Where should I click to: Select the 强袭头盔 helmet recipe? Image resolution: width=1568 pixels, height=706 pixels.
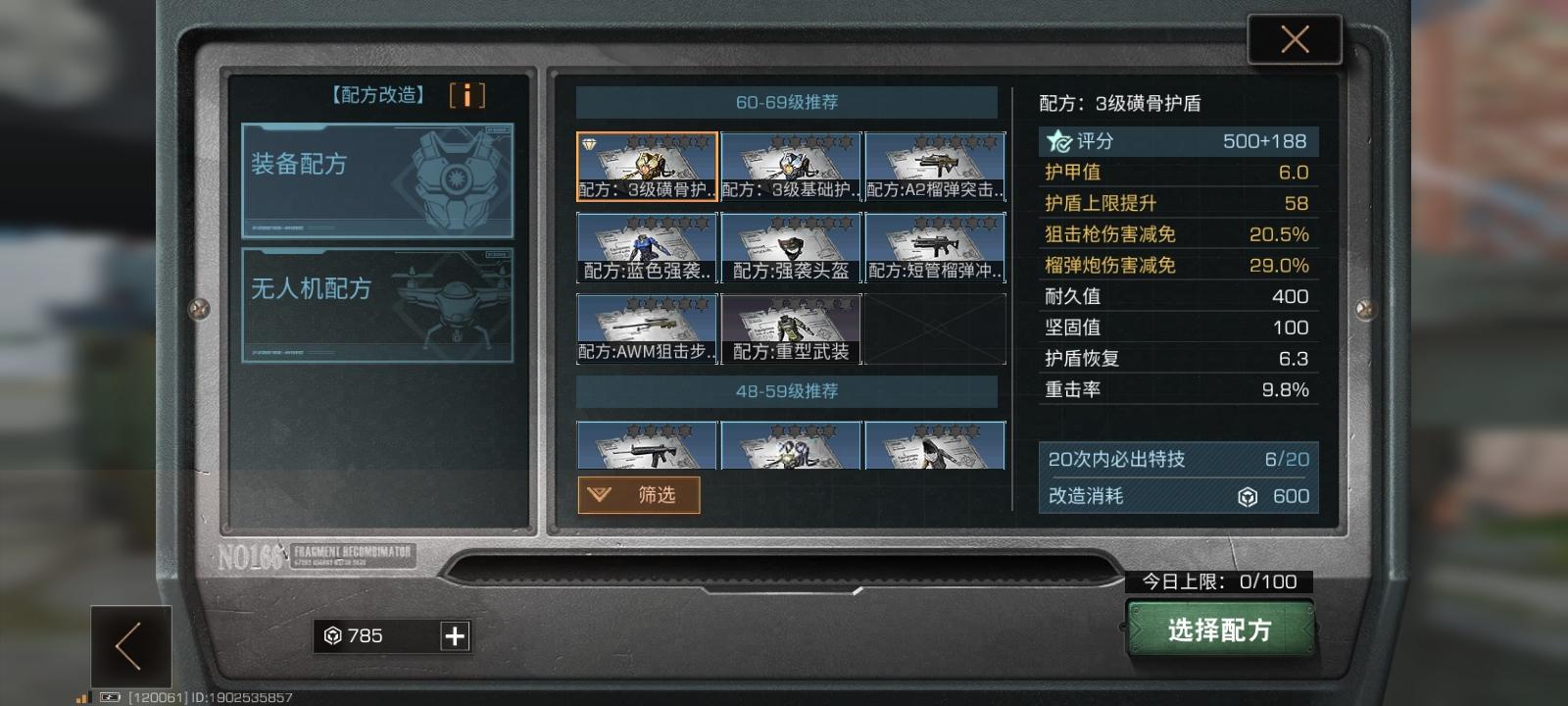pyautogui.click(x=792, y=247)
